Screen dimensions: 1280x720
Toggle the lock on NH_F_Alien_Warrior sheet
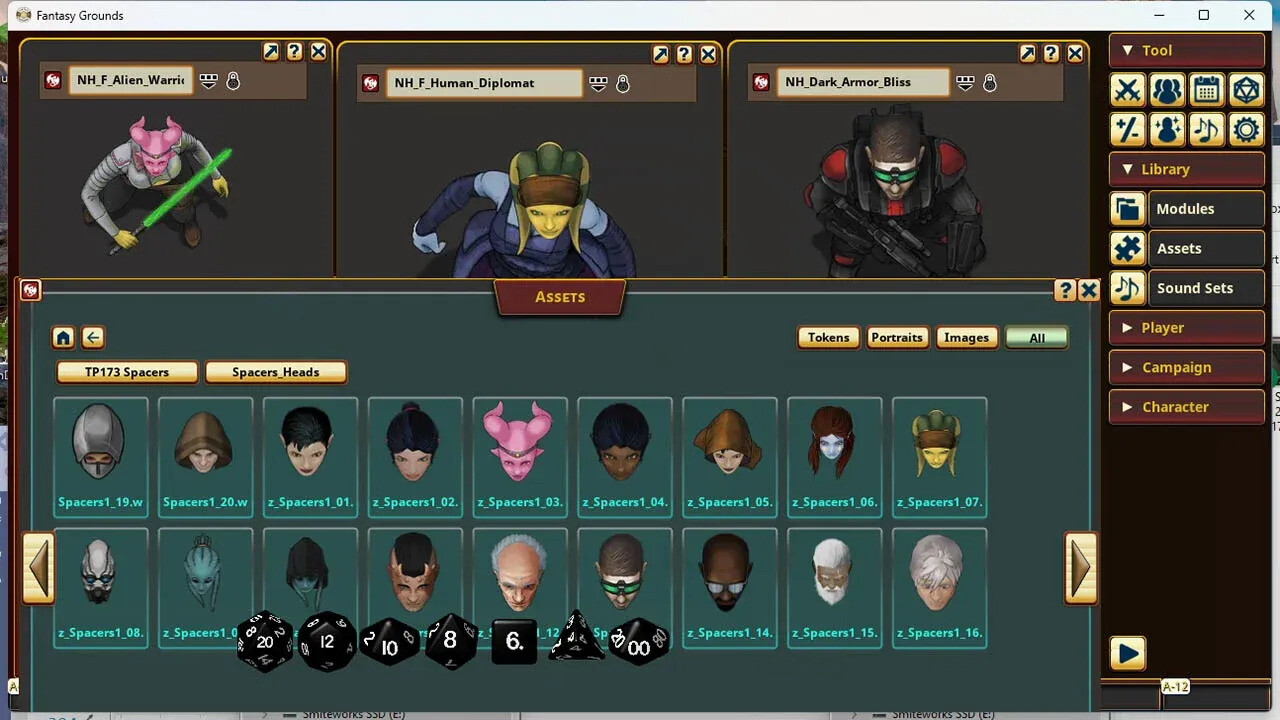232,81
